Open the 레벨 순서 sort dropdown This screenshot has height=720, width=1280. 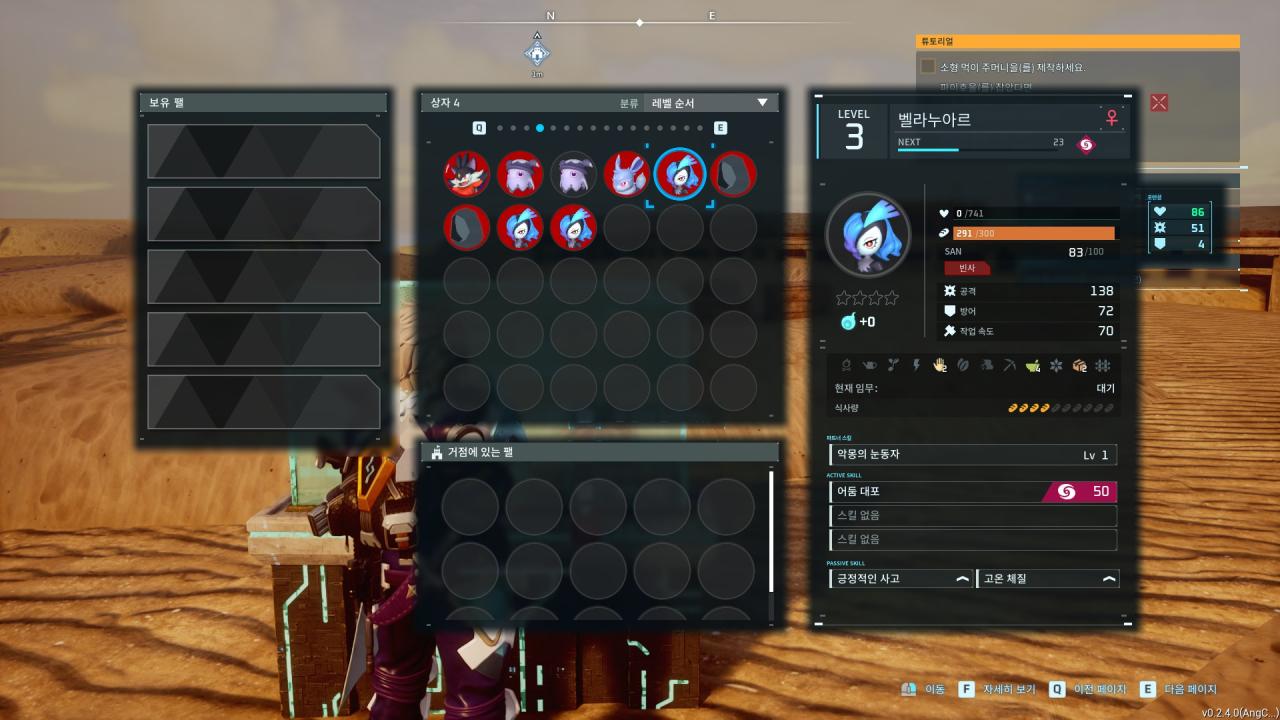tap(710, 103)
